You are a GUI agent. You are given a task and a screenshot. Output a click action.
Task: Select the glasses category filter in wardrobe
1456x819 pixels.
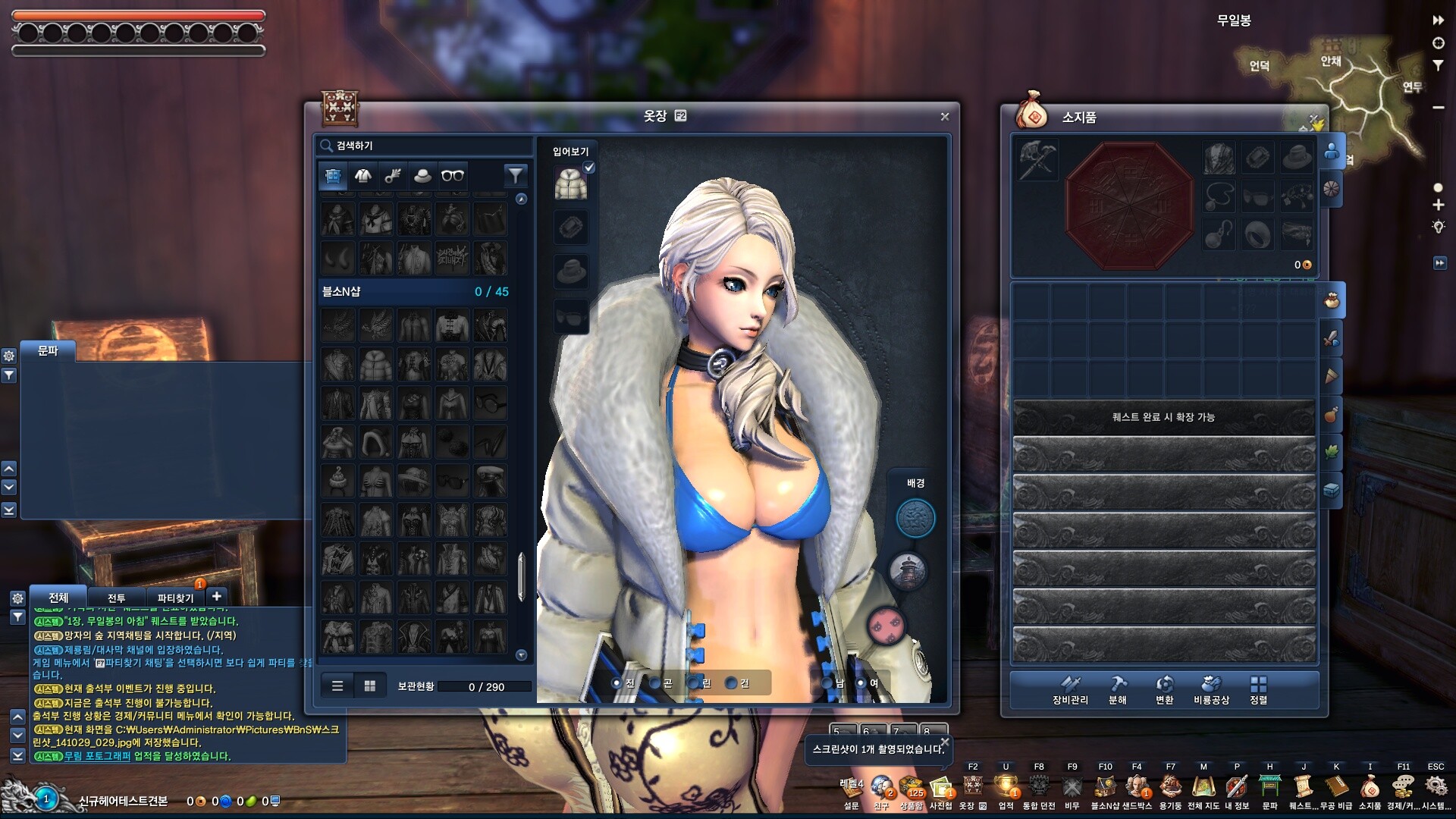[x=453, y=176]
